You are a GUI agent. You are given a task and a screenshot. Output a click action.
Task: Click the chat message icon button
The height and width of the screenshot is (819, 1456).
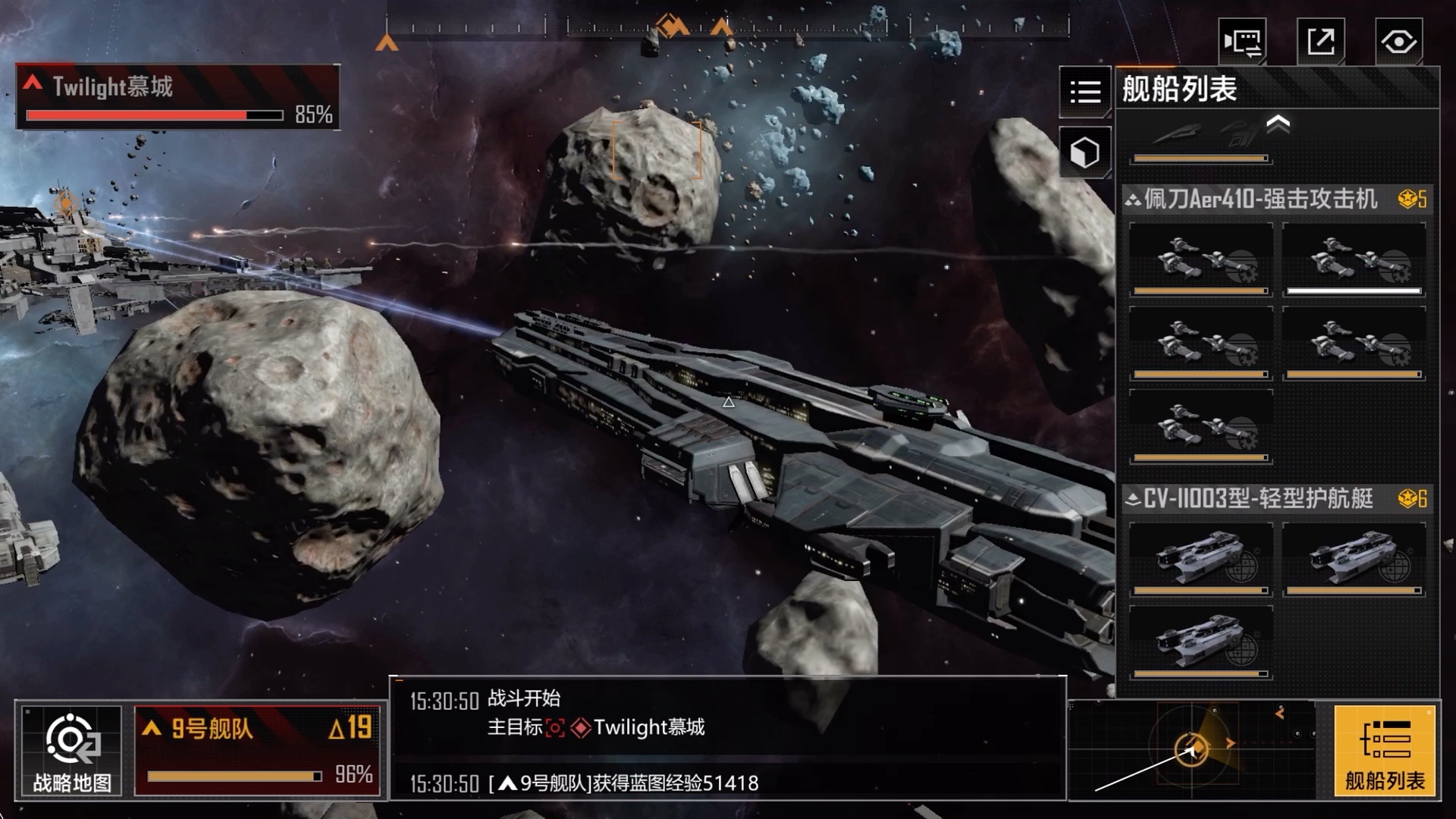1242,41
